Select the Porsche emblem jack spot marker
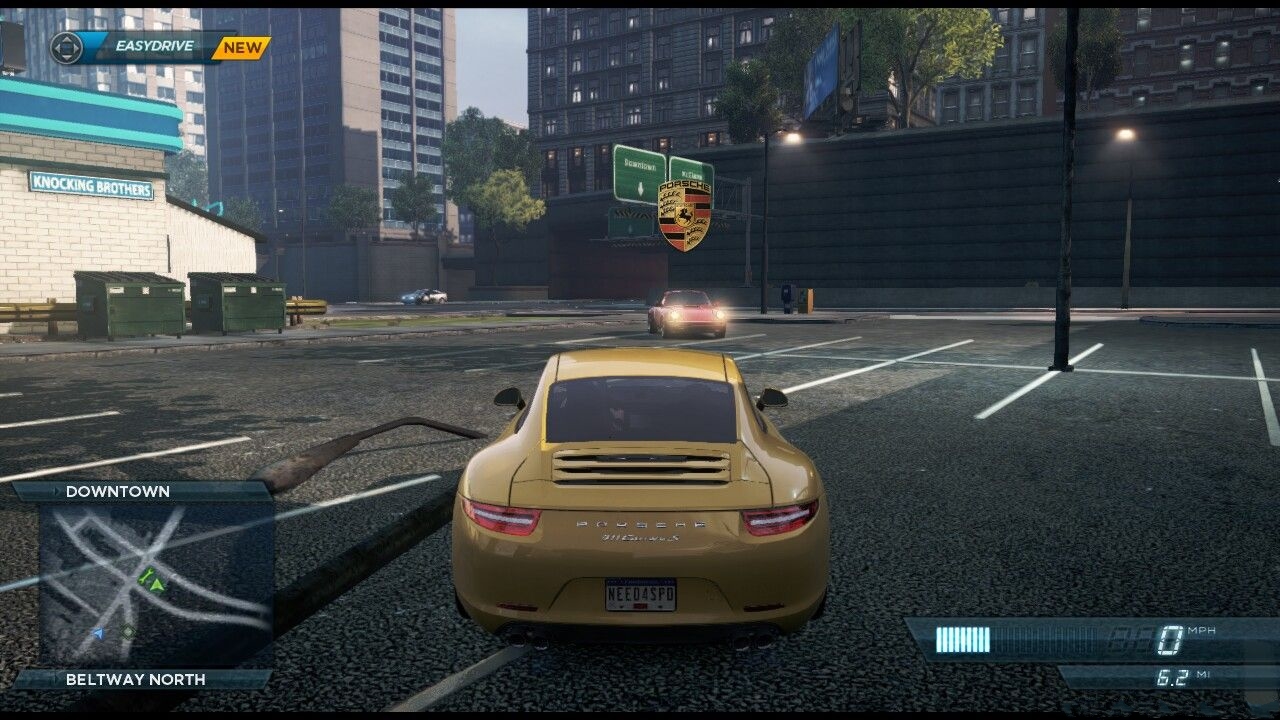Screen dimensions: 1280x720 [x=685, y=214]
